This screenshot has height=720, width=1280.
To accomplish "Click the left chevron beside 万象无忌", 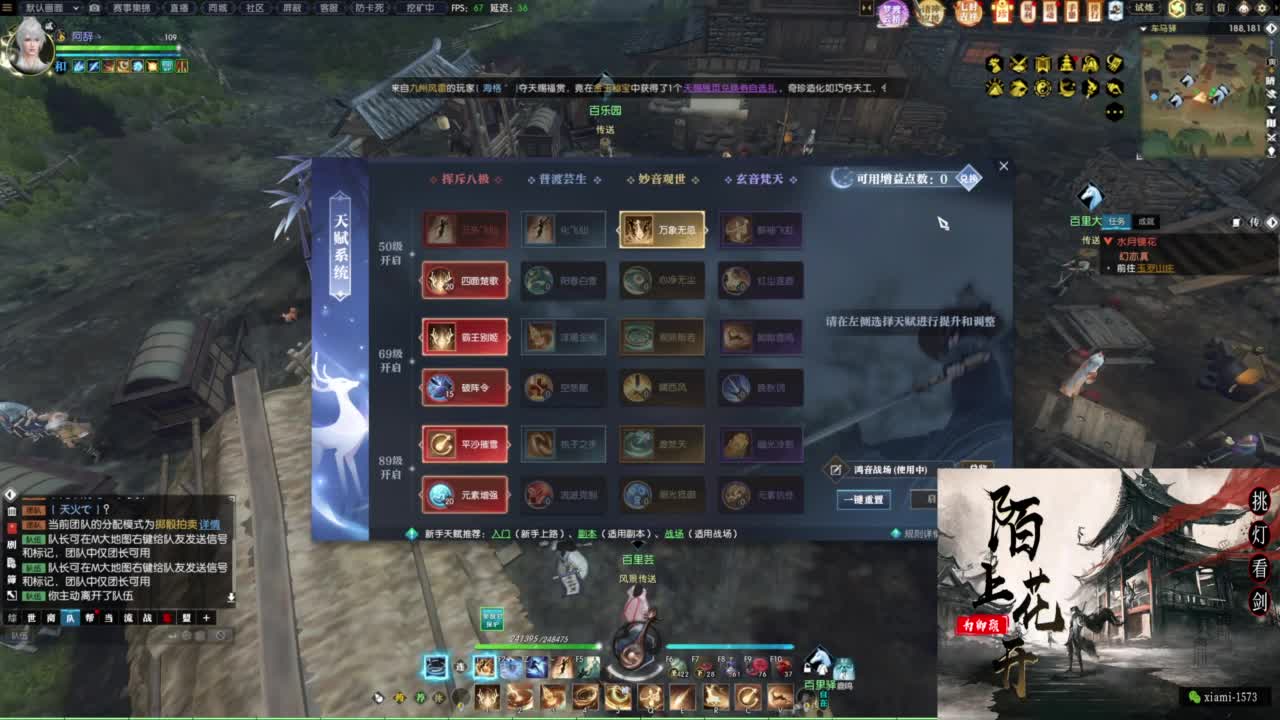I will (x=617, y=231).
